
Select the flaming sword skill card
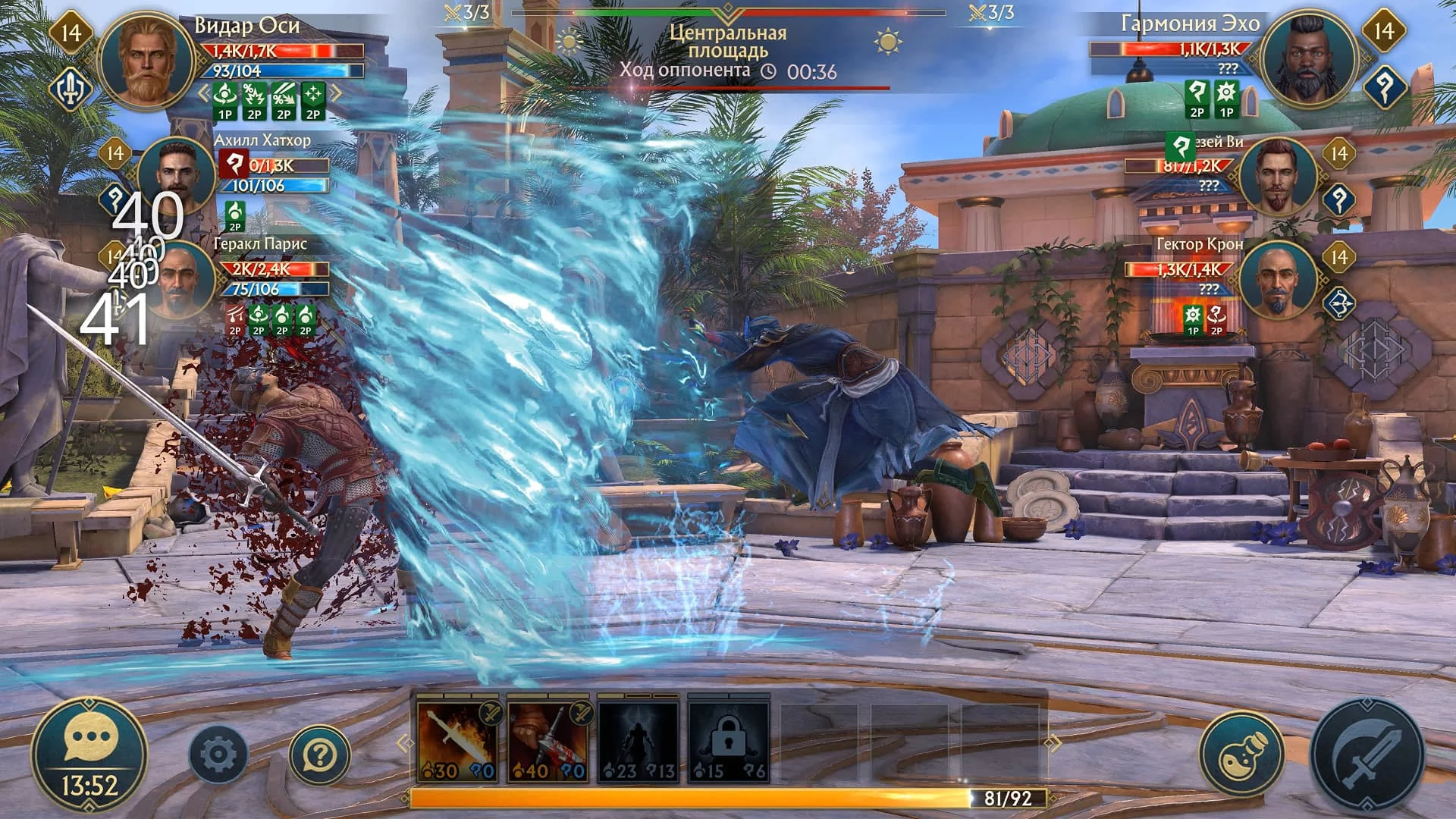(x=457, y=741)
